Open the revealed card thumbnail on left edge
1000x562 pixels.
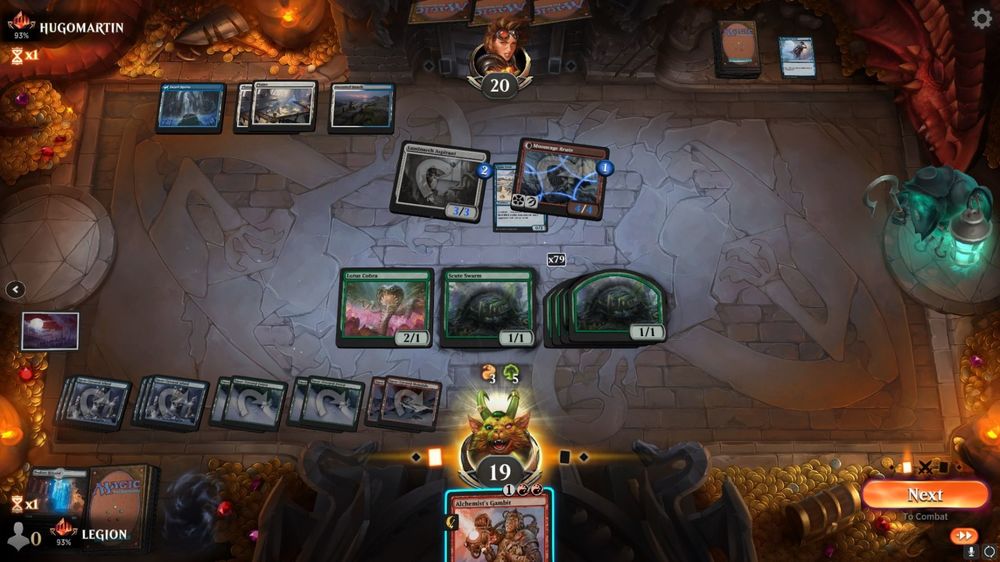50,331
